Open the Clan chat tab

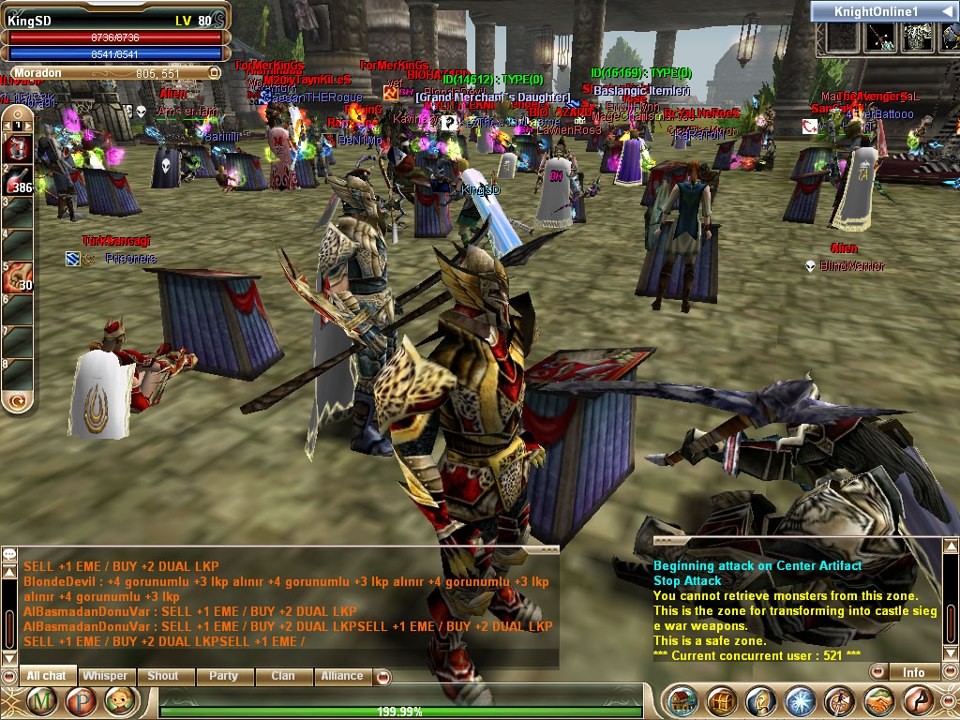pyautogui.click(x=283, y=676)
